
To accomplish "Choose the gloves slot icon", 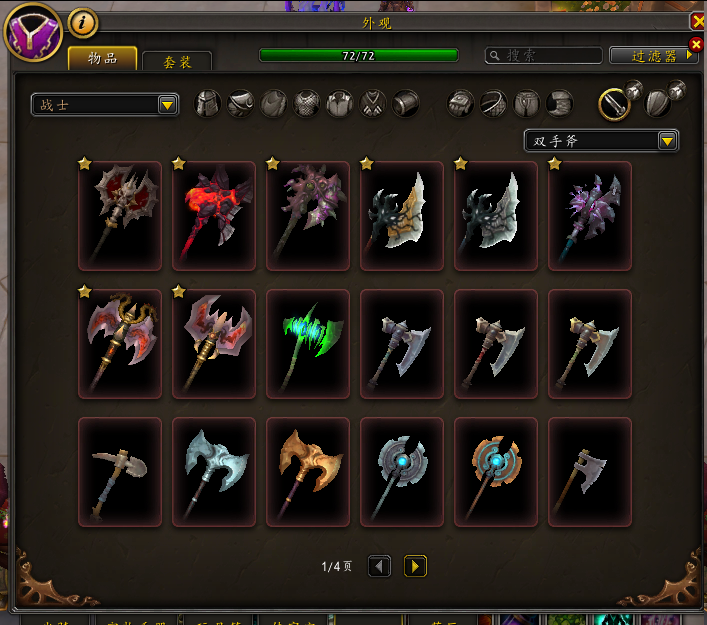I will (459, 104).
